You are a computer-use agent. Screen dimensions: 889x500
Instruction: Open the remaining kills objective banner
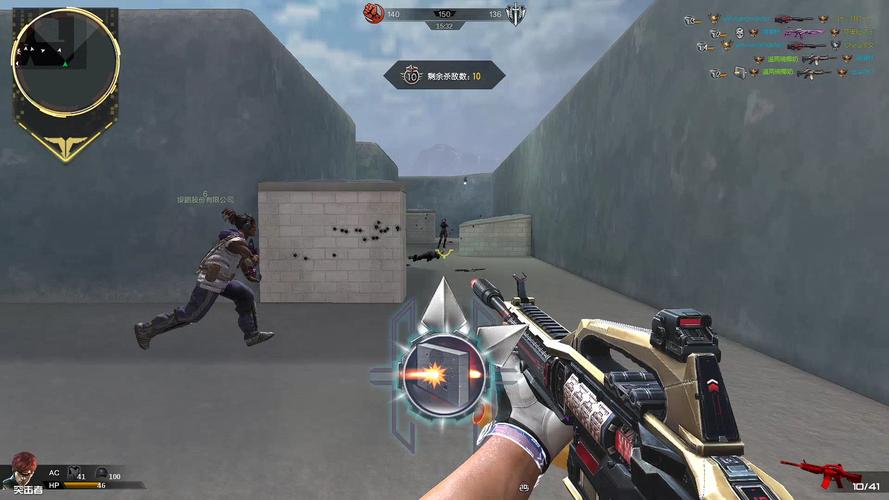click(444, 76)
